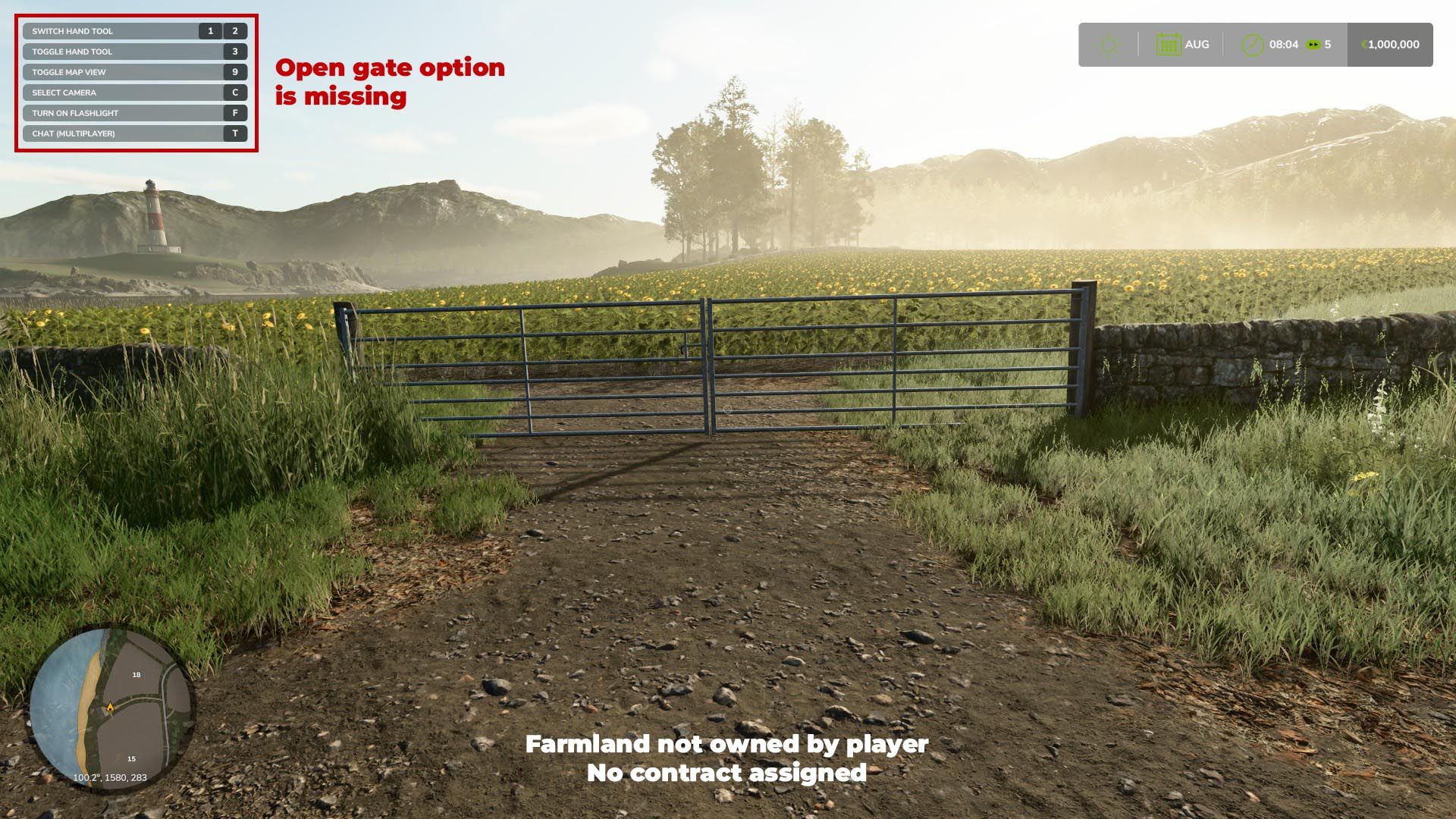Click the Farmland not owned notification text
This screenshot has height=819, width=1456.
click(728, 745)
